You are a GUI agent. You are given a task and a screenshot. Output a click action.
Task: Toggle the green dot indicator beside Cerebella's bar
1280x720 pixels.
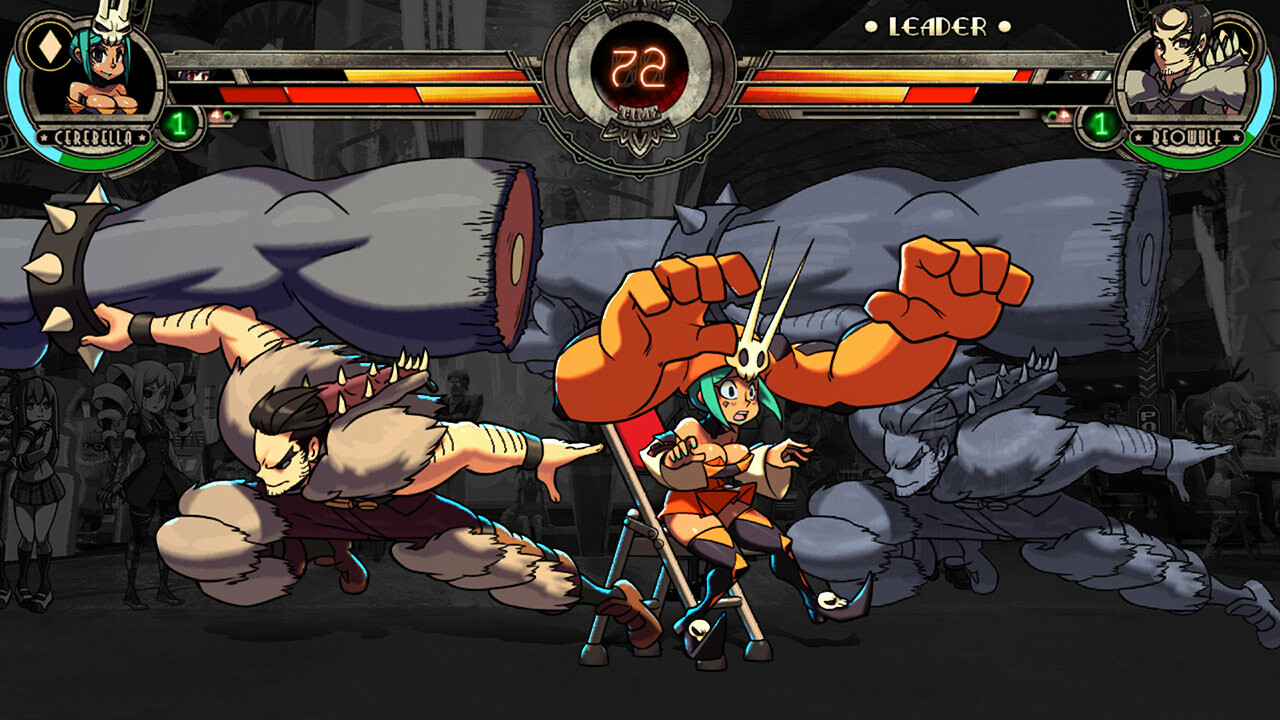click(x=229, y=114)
